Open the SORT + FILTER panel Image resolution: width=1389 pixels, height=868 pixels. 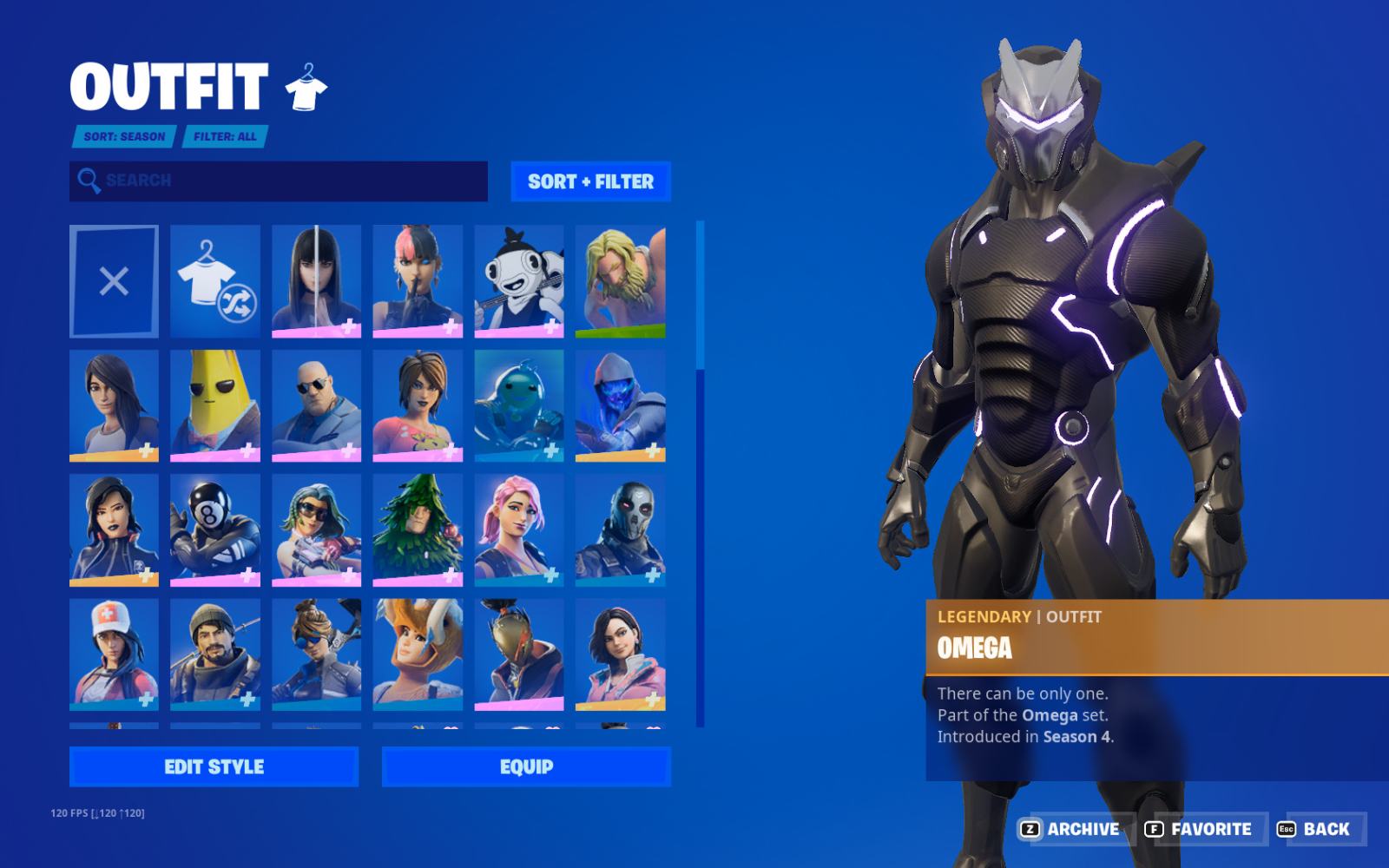589,181
